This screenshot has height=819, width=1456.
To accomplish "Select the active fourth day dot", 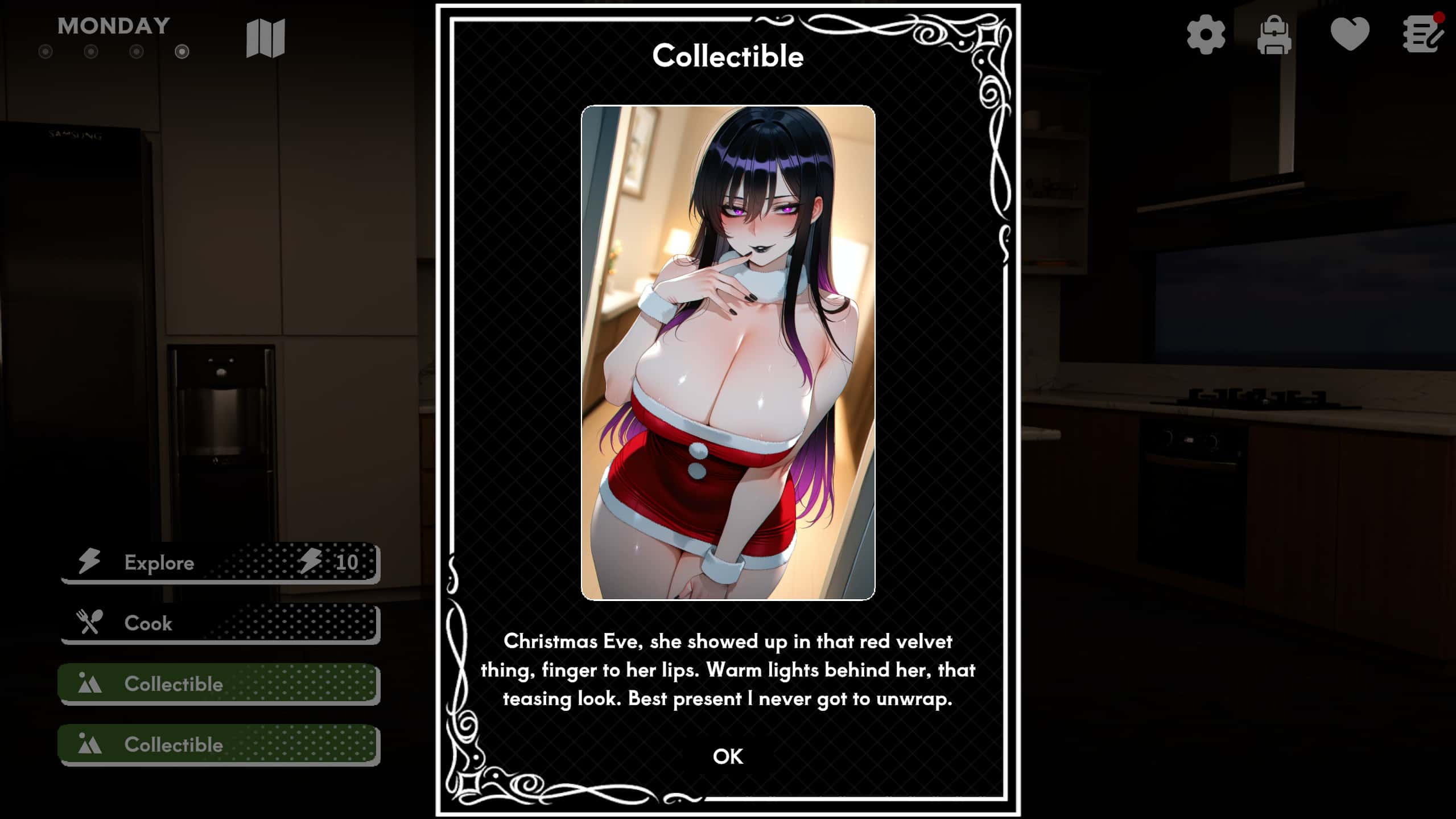I will pos(182,52).
